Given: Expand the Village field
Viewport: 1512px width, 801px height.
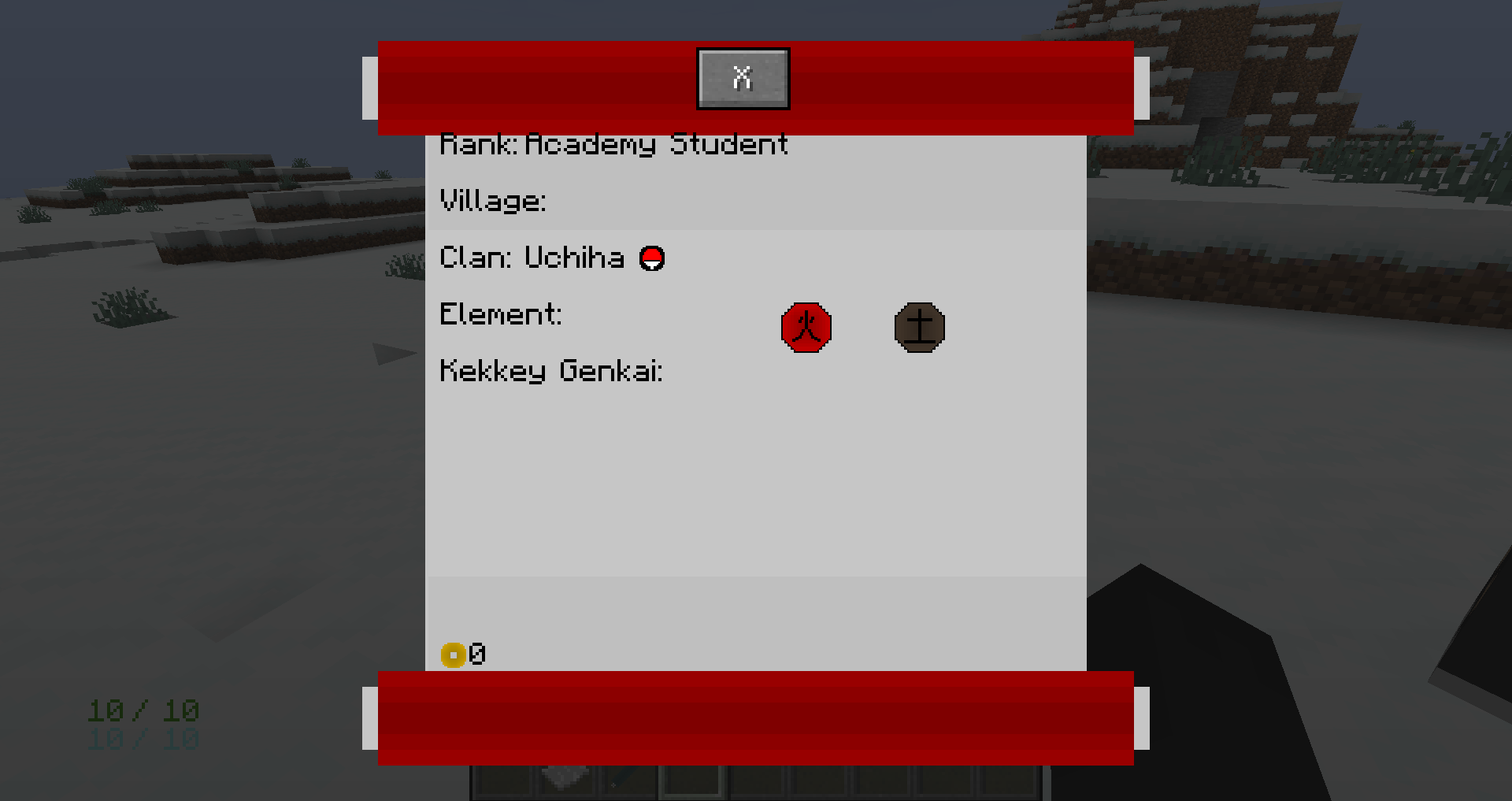Looking at the screenshot, I should click(x=495, y=201).
